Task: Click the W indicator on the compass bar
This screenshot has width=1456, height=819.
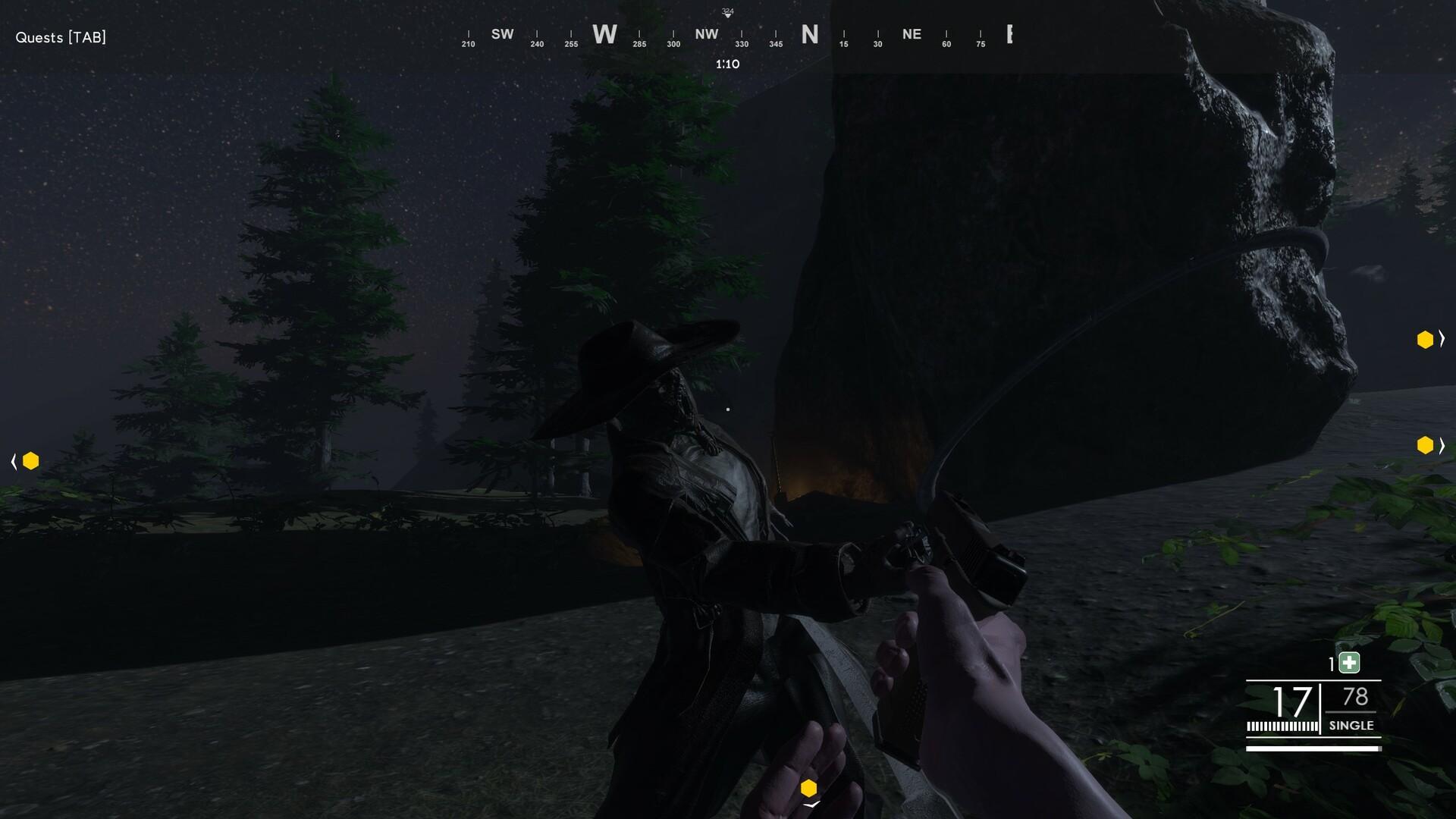Action: 605,35
